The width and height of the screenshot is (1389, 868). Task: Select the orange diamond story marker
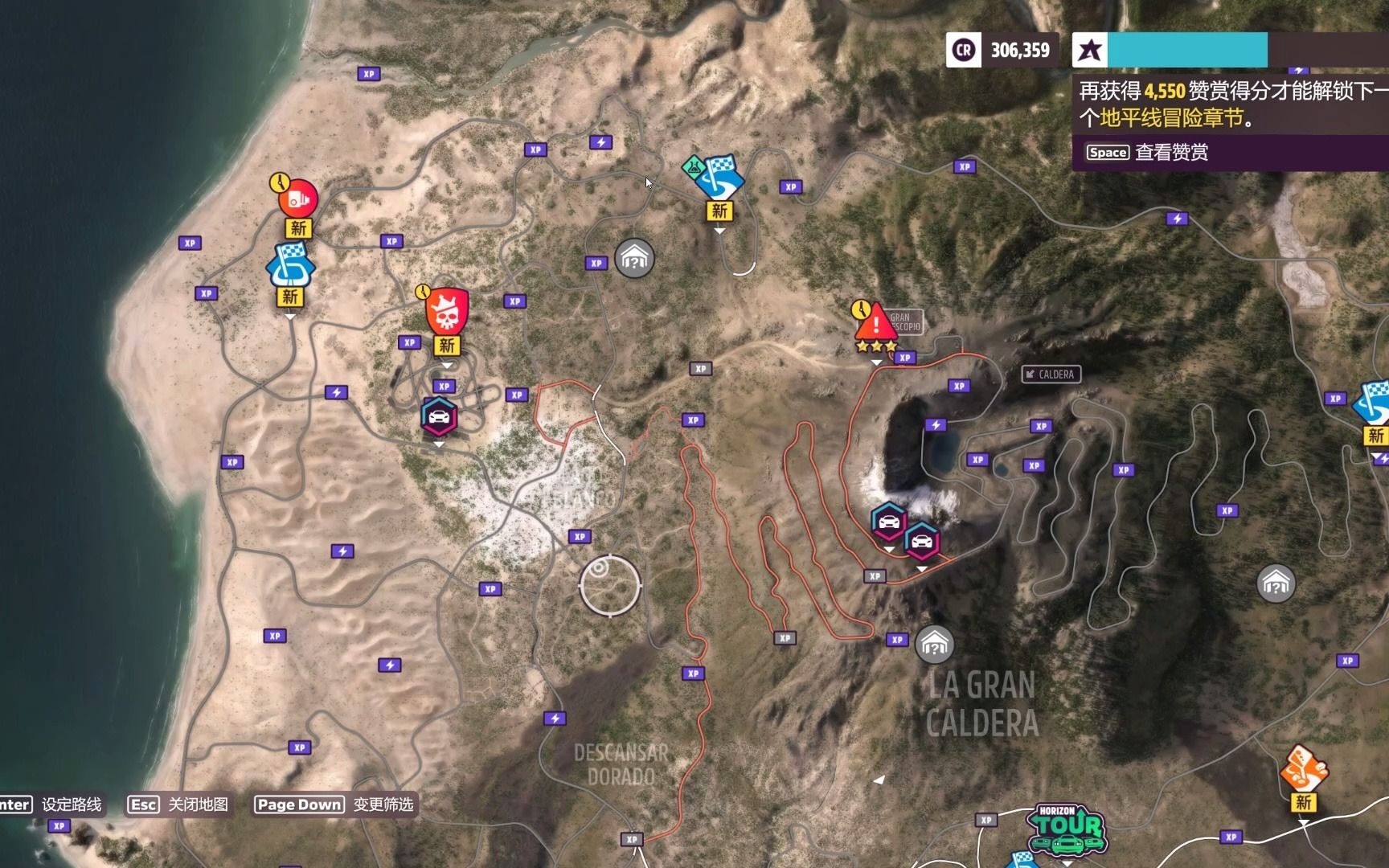pos(1303,768)
